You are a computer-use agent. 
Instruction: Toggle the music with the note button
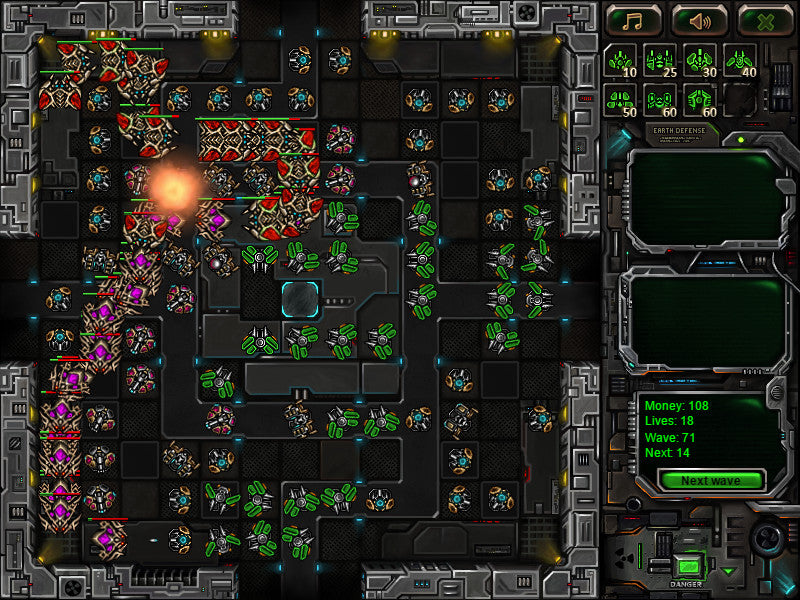(x=634, y=19)
